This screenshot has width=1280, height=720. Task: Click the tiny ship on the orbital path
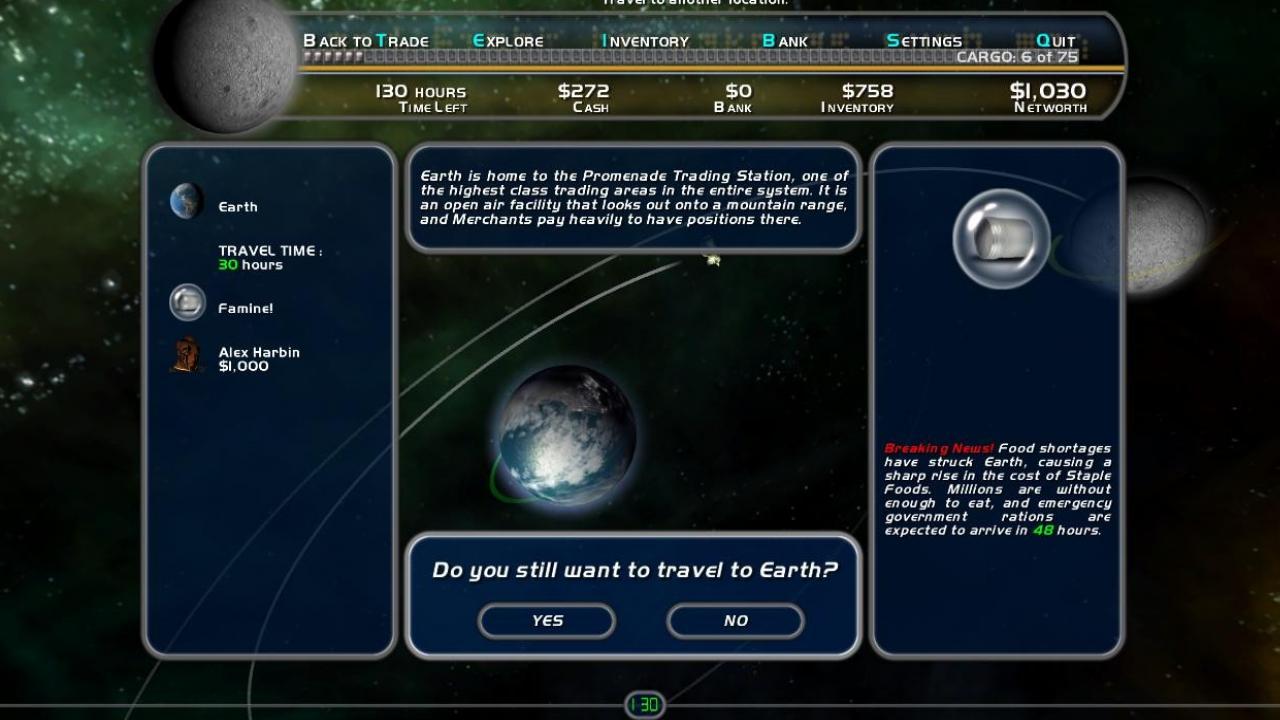click(712, 260)
